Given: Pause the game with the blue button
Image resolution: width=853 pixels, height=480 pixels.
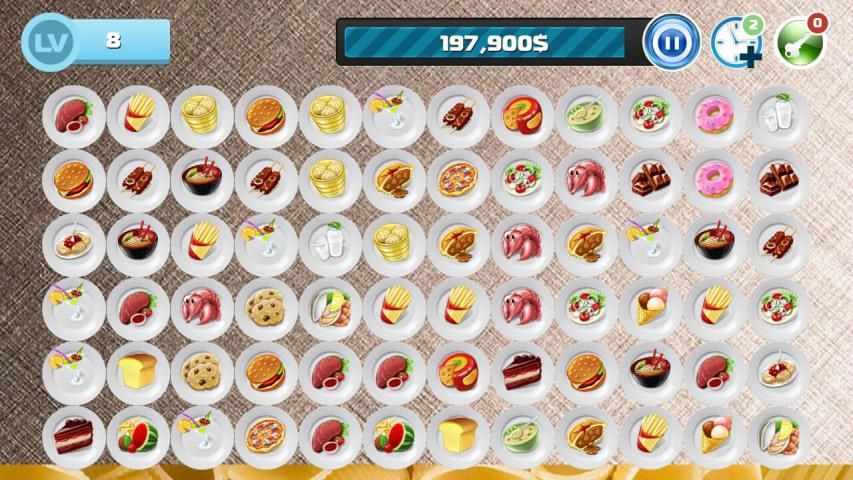Looking at the screenshot, I should click(671, 42).
